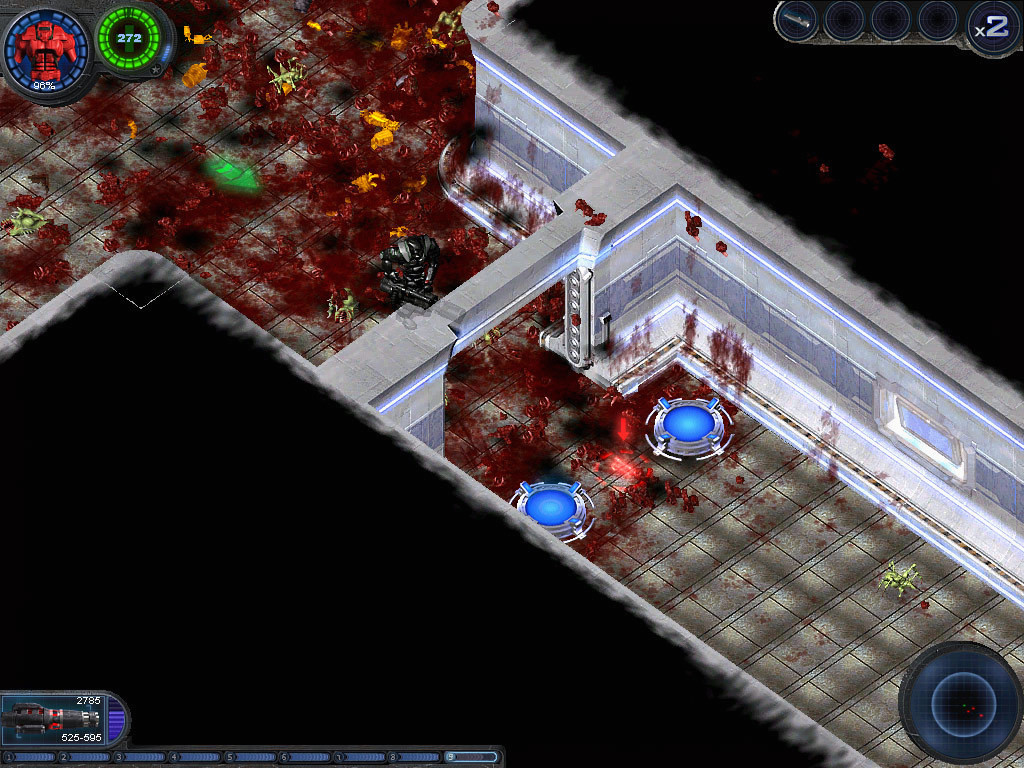The width and height of the screenshot is (1024, 768).
Task: Select weapon slot 8
Action: (x=415, y=757)
